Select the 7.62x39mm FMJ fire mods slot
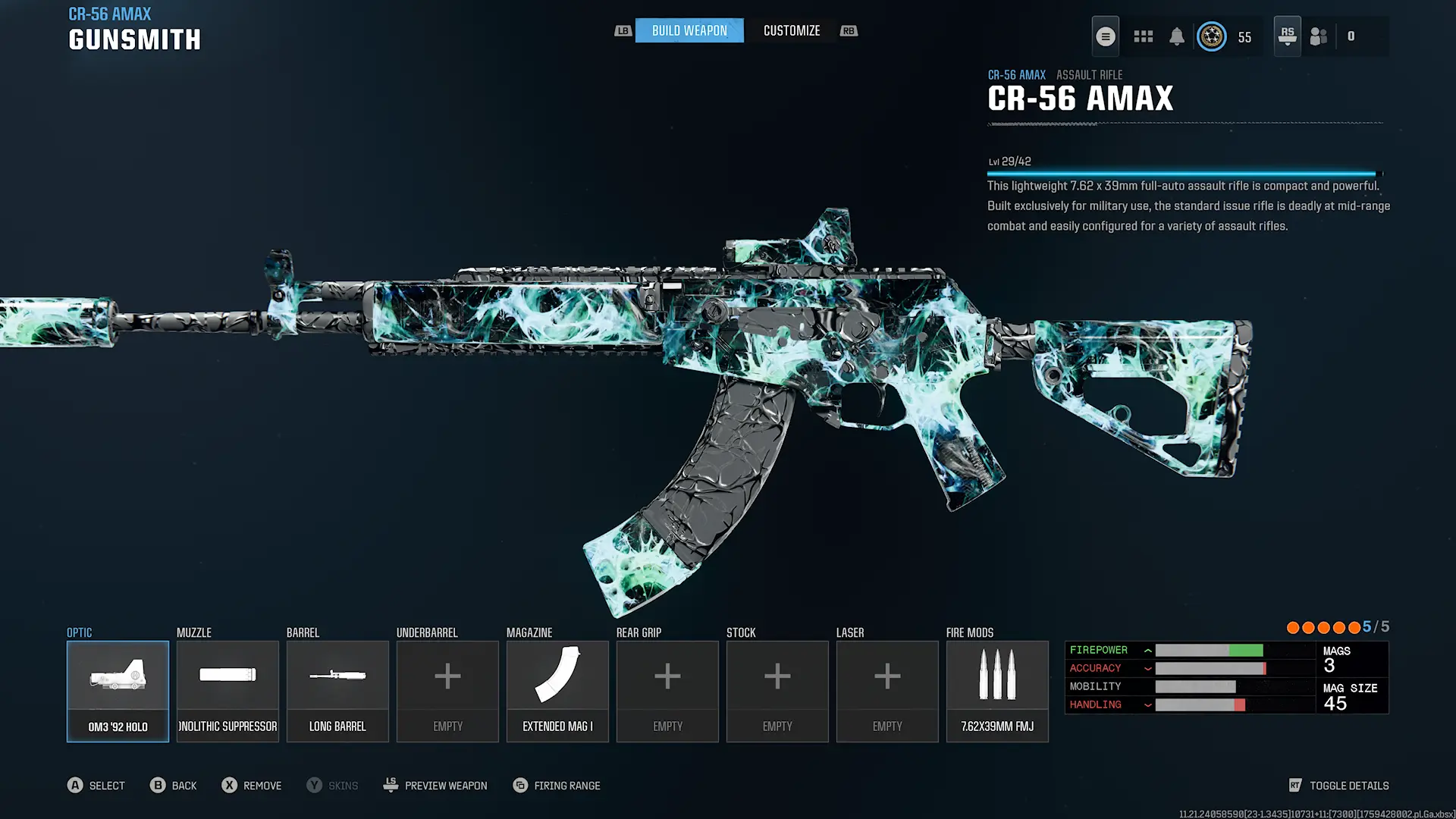This screenshot has width=1456, height=819. point(997,691)
